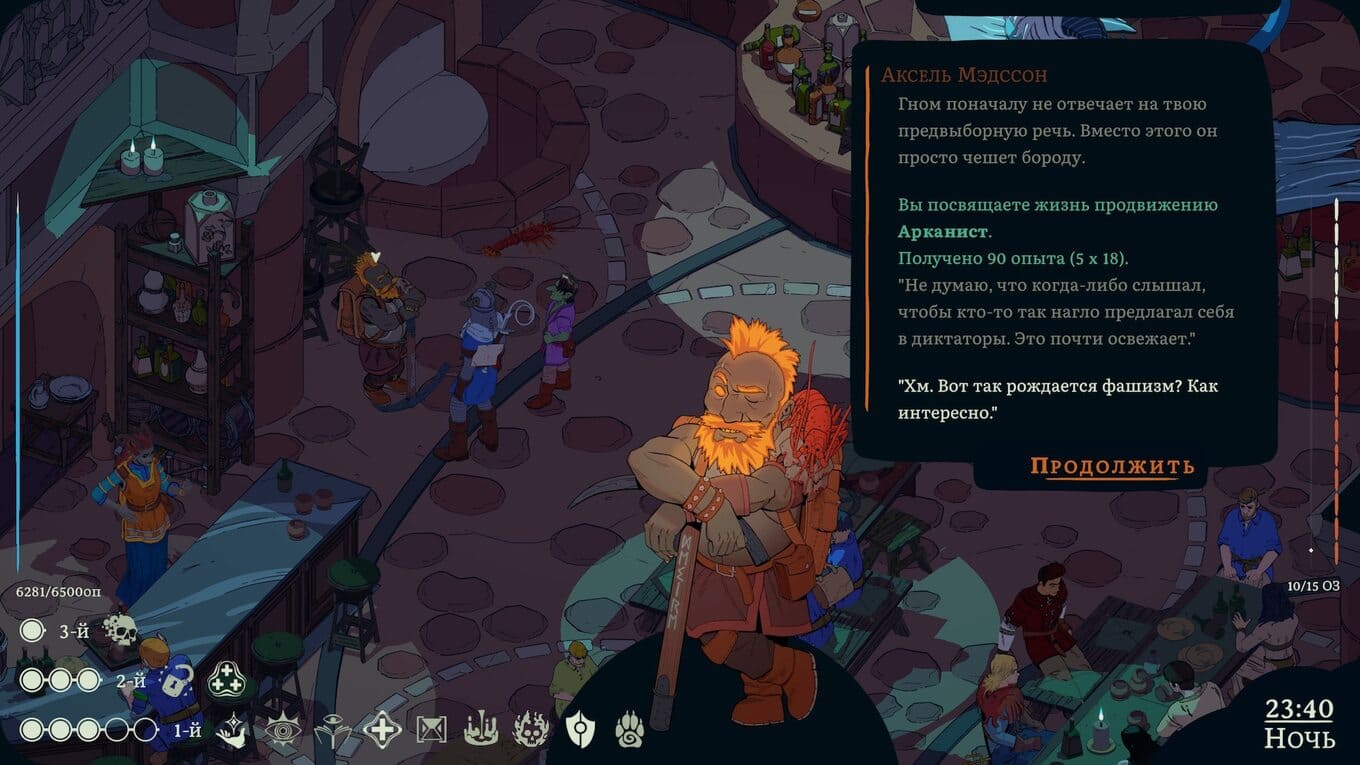Activate the triple-cross healing spell

click(x=226, y=681)
